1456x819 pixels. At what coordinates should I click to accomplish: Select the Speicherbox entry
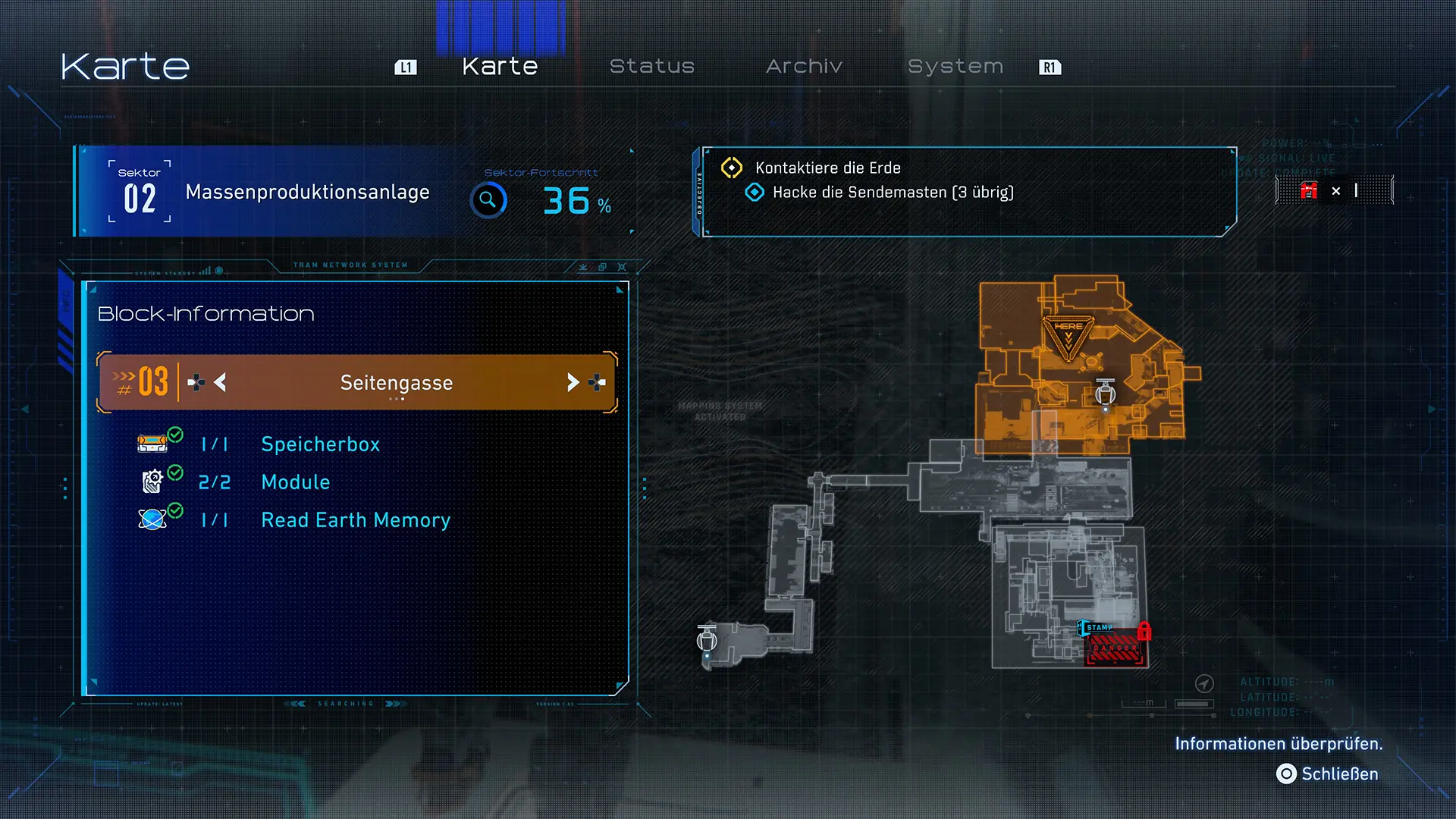pyautogui.click(x=320, y=444)
